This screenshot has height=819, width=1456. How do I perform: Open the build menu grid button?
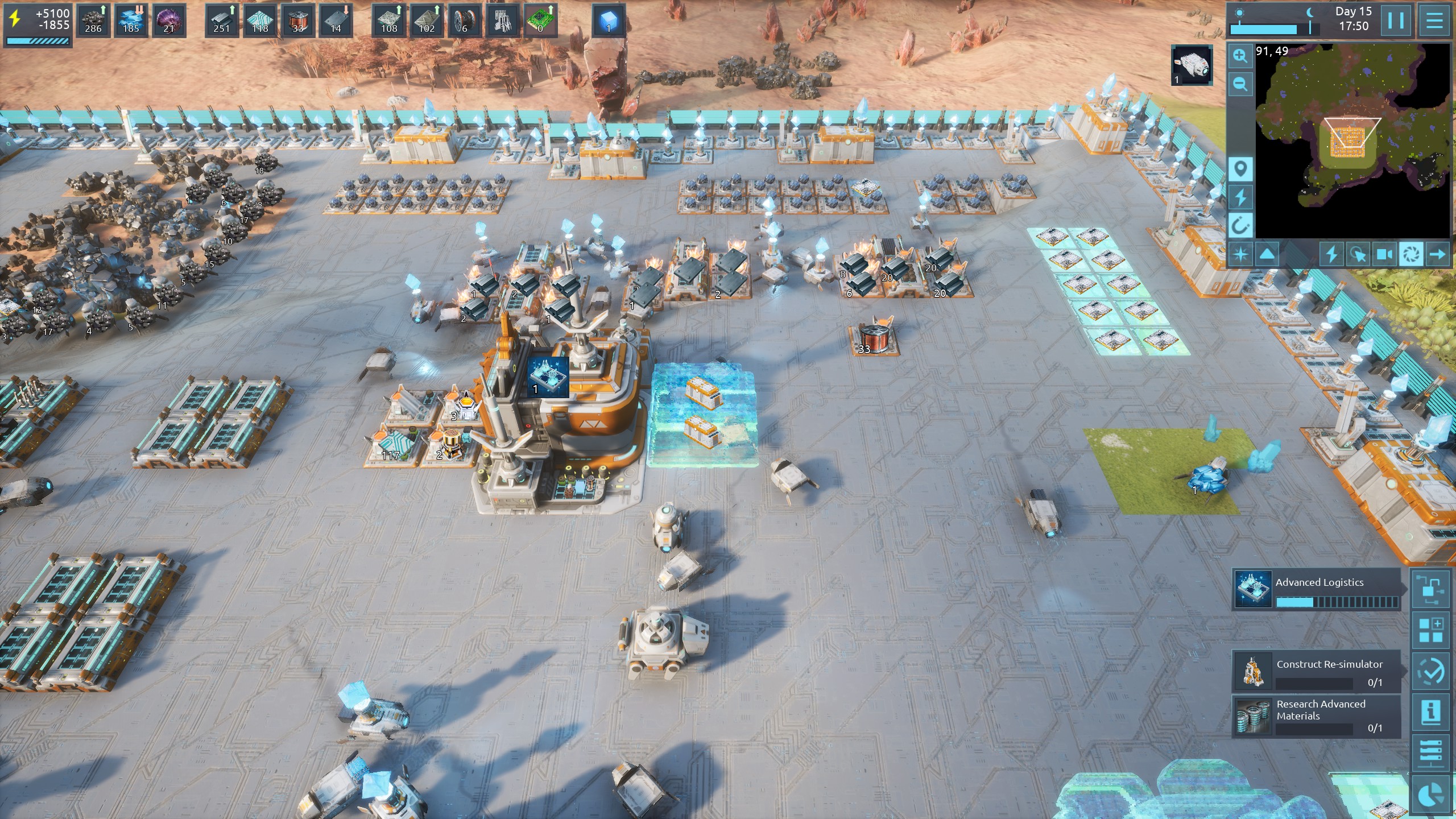click(x=1431, y=630)
